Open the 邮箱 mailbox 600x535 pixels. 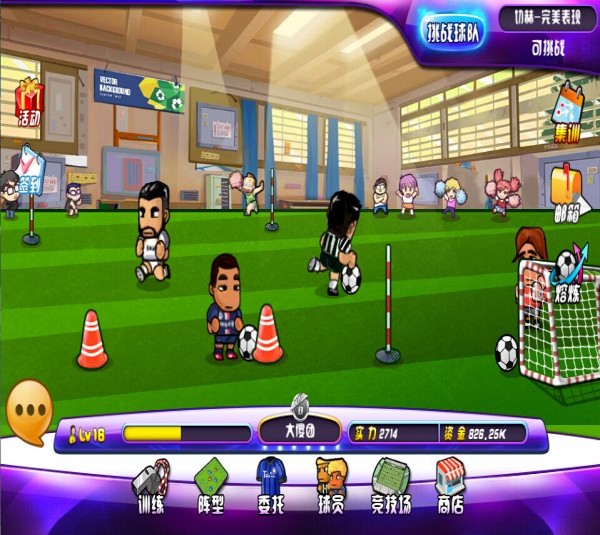click(x=568, y=190)
